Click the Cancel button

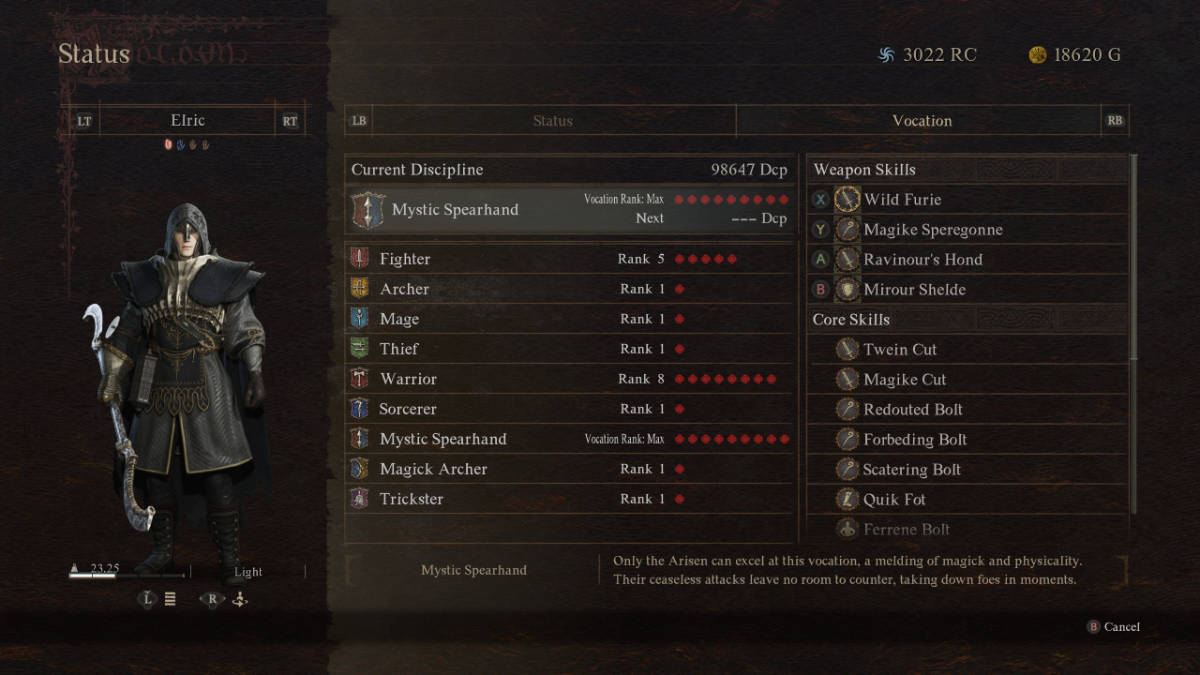click(1113, 627)
